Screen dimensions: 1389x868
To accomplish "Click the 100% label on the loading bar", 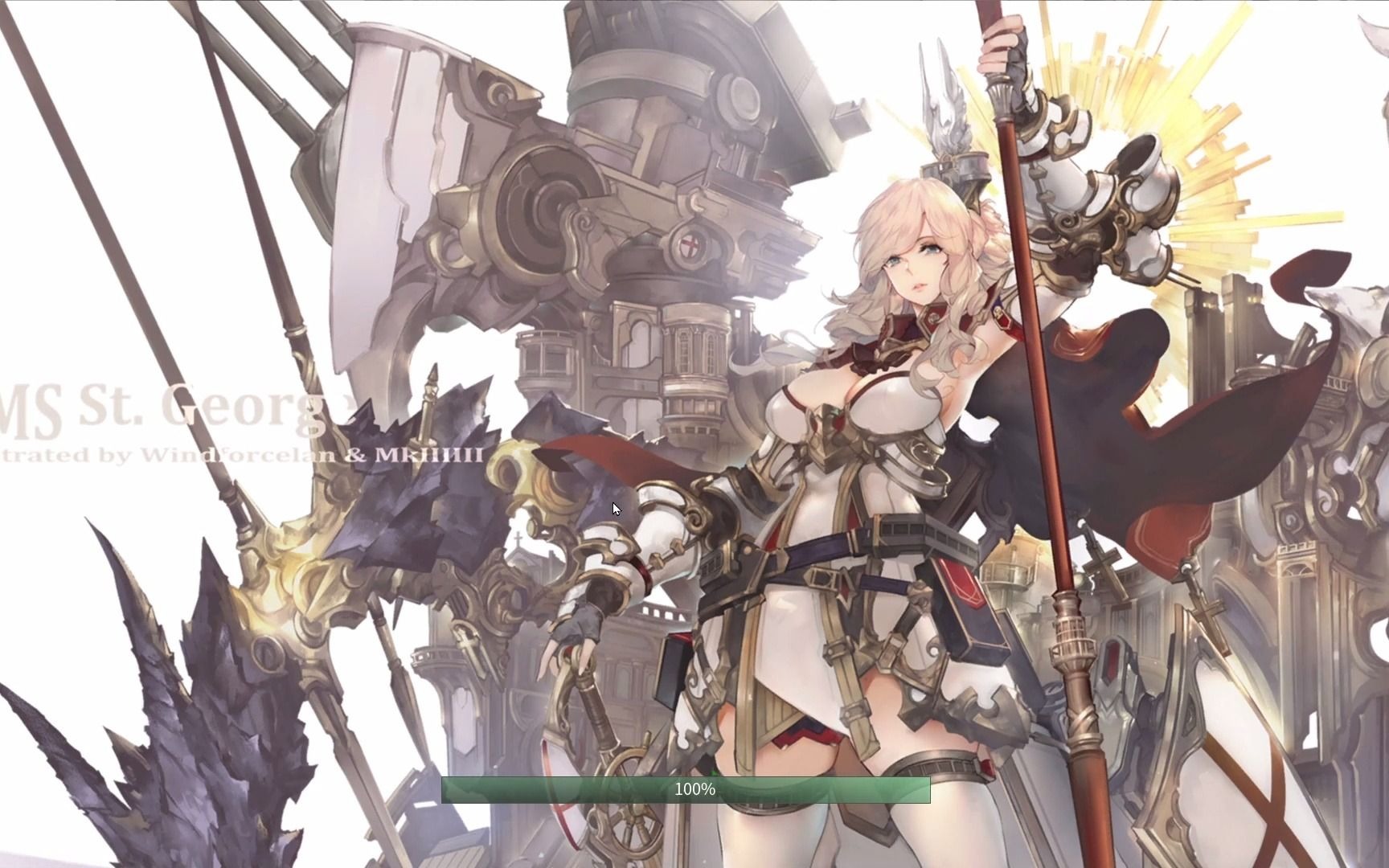I will (694, 788).
